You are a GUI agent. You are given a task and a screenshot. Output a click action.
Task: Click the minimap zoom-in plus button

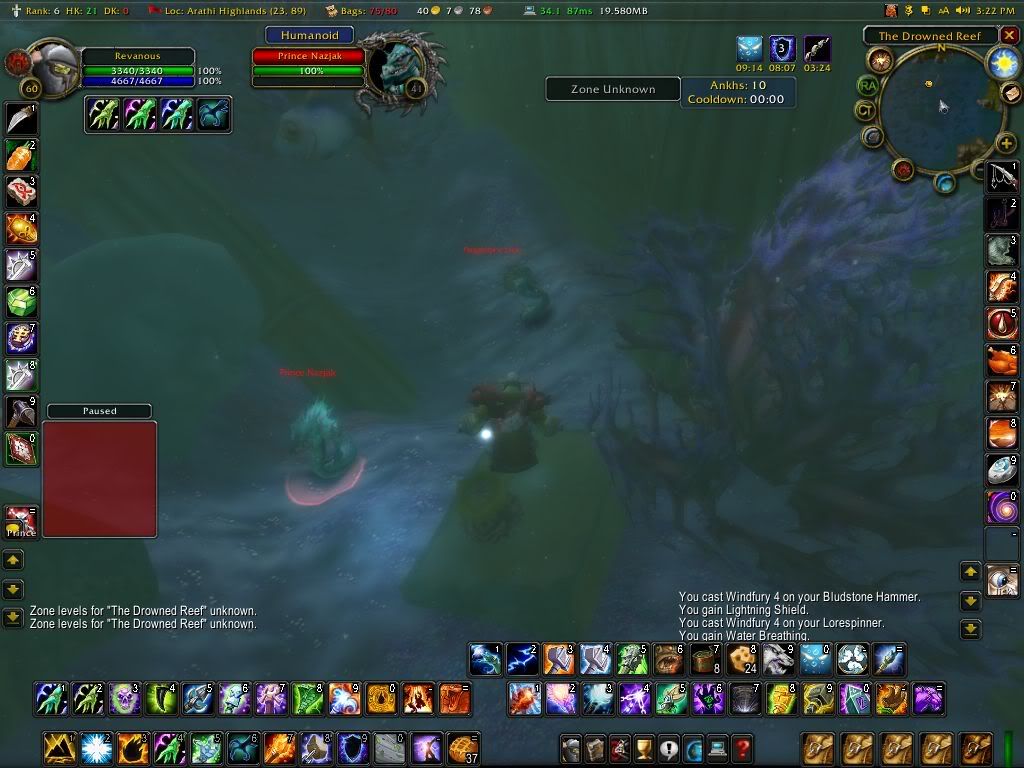1006,144
